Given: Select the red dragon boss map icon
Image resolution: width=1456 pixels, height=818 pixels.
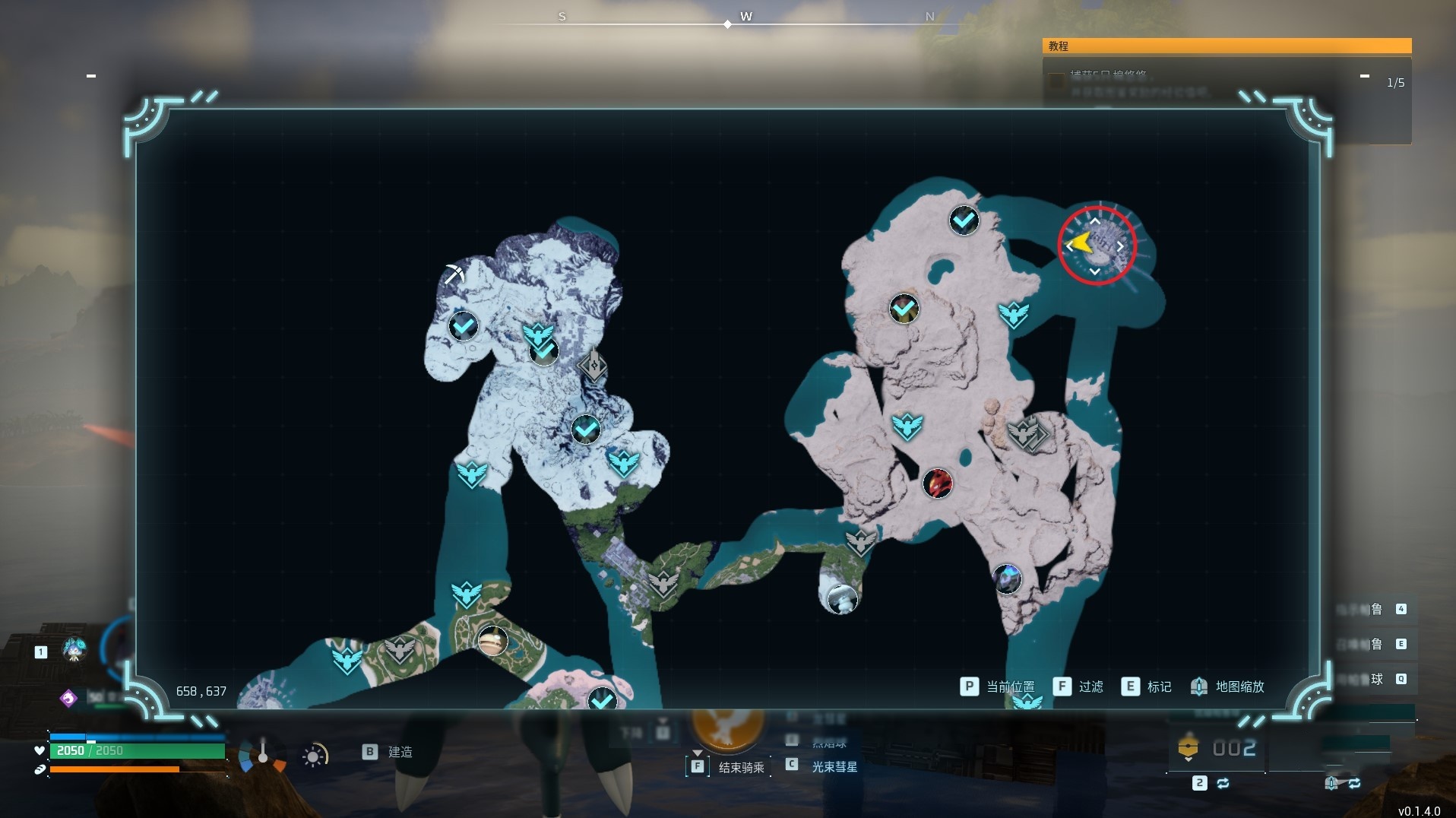Looking at the screenshot, I should pos(937,483).
